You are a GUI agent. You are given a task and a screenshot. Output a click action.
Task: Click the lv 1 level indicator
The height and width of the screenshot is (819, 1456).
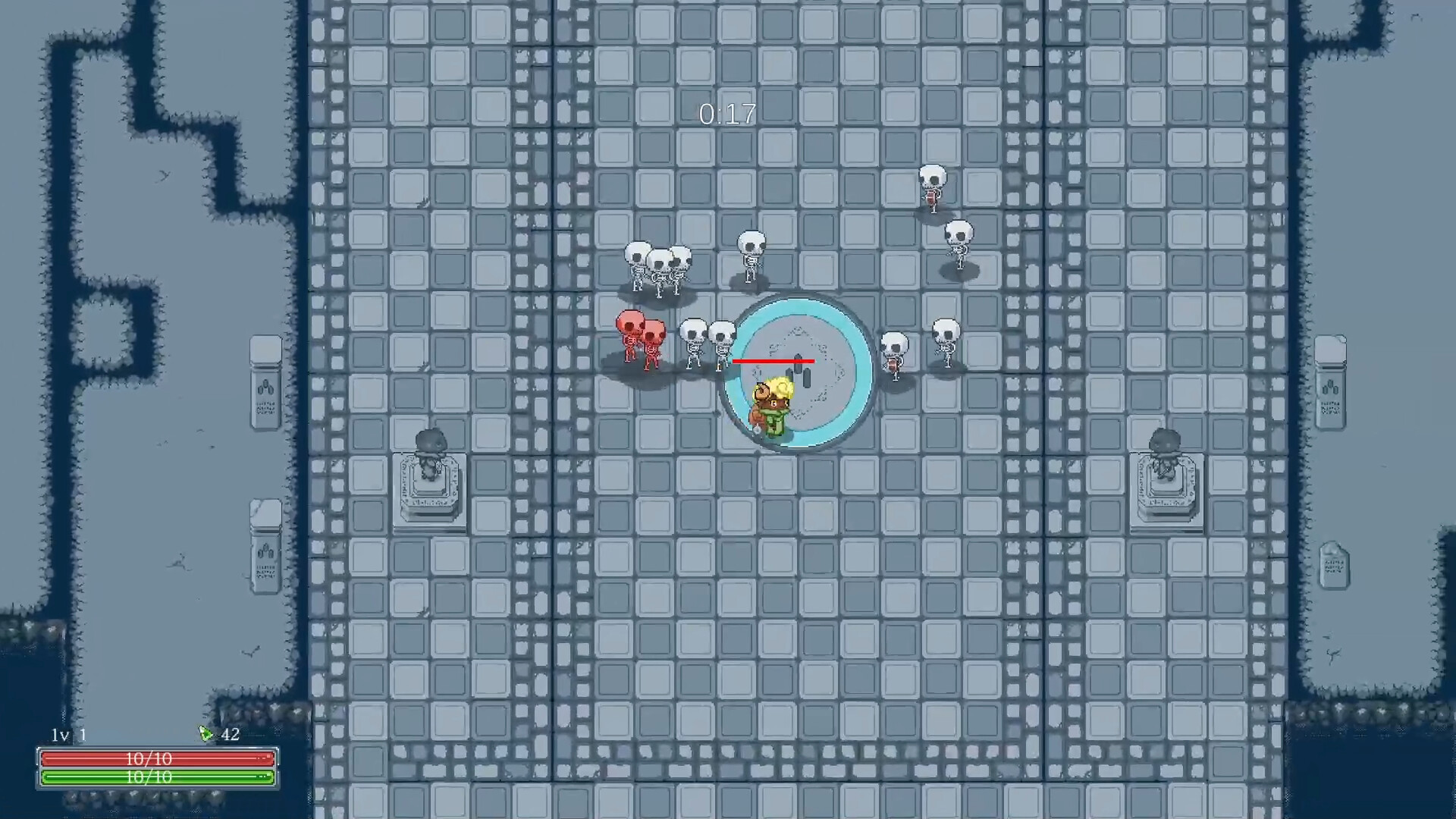pos(67,735)
